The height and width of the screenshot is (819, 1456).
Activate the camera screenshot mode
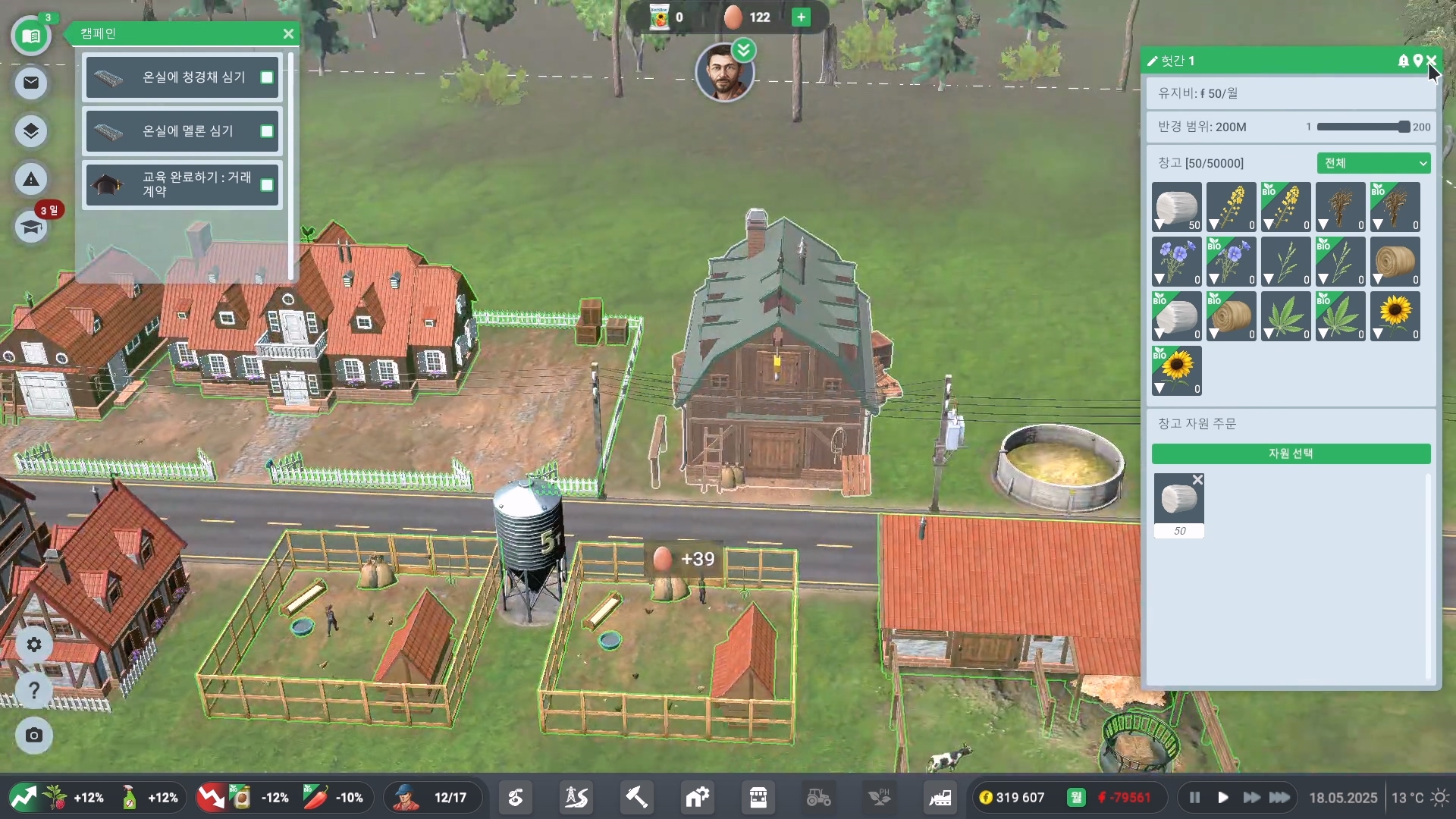(x=34, y=736)
